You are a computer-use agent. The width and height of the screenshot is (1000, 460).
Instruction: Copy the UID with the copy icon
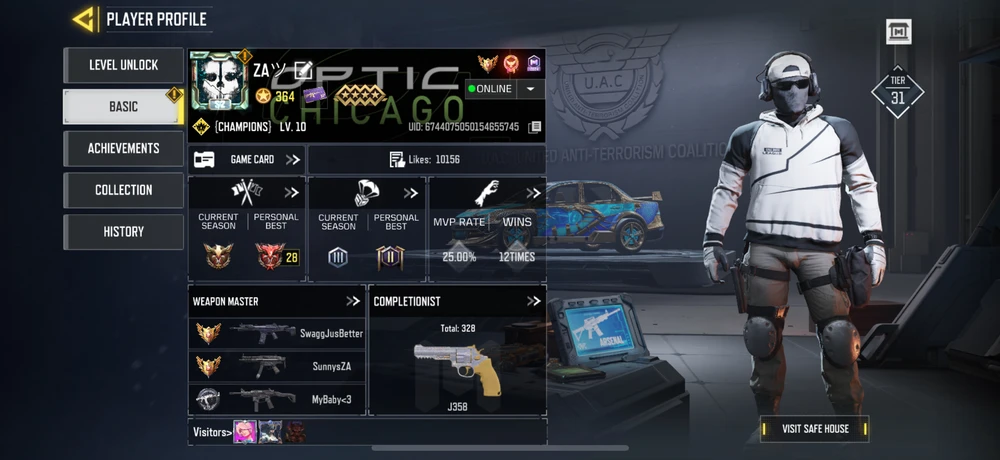point(535,127)
